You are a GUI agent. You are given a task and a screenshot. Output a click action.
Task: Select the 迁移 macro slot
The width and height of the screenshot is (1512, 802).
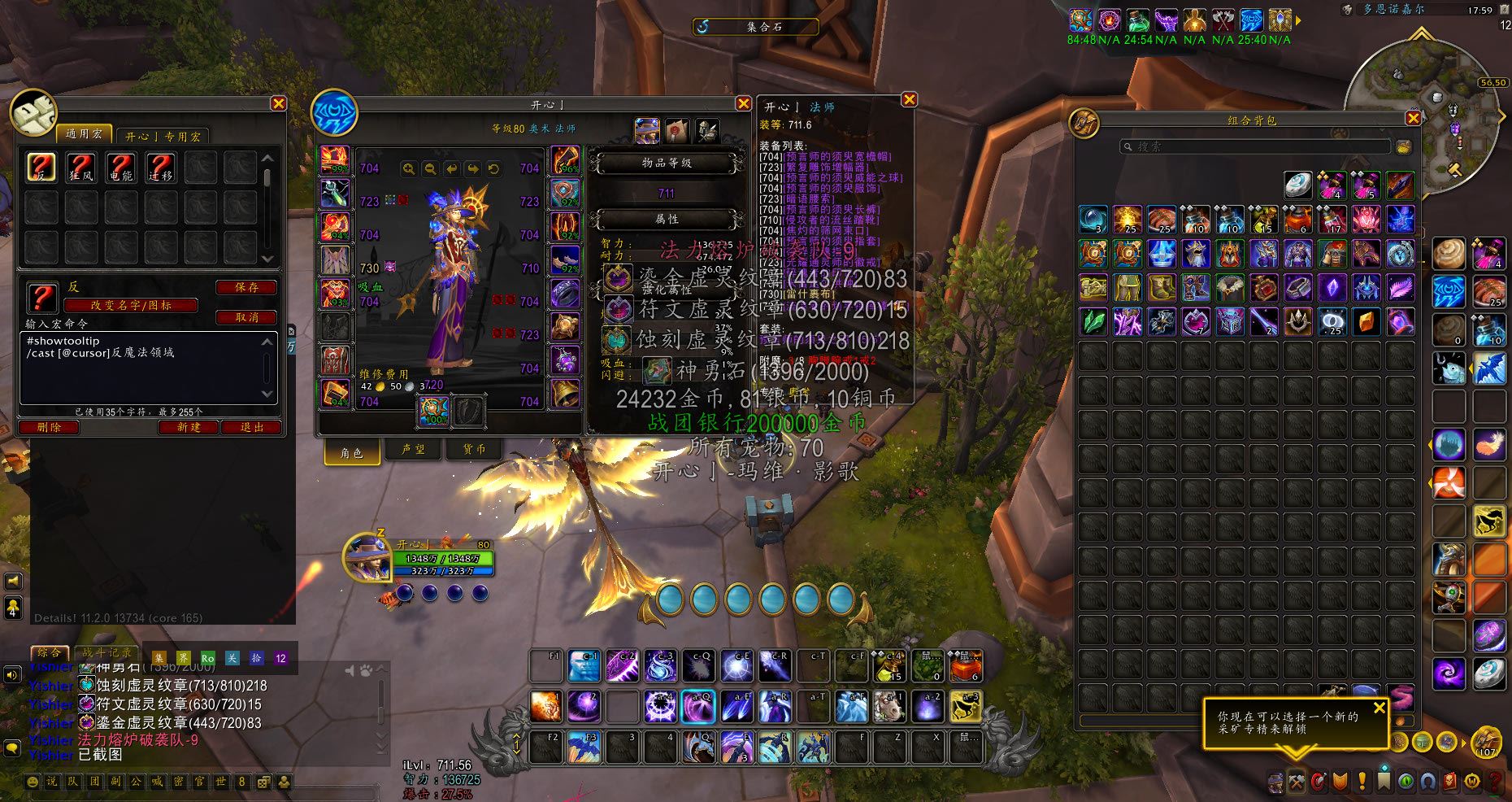(160, 168)
